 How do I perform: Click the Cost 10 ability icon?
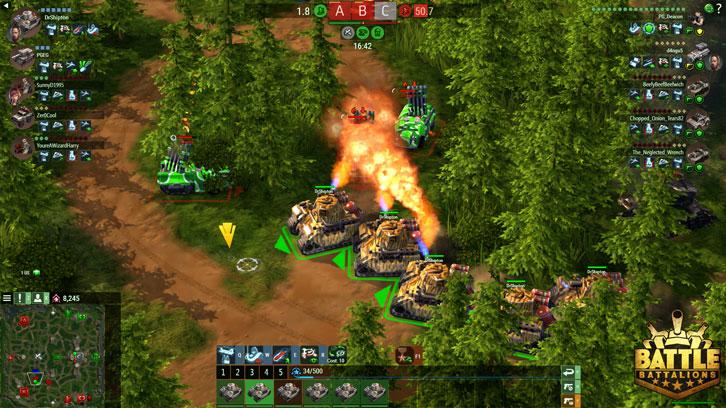coord(338,354)
